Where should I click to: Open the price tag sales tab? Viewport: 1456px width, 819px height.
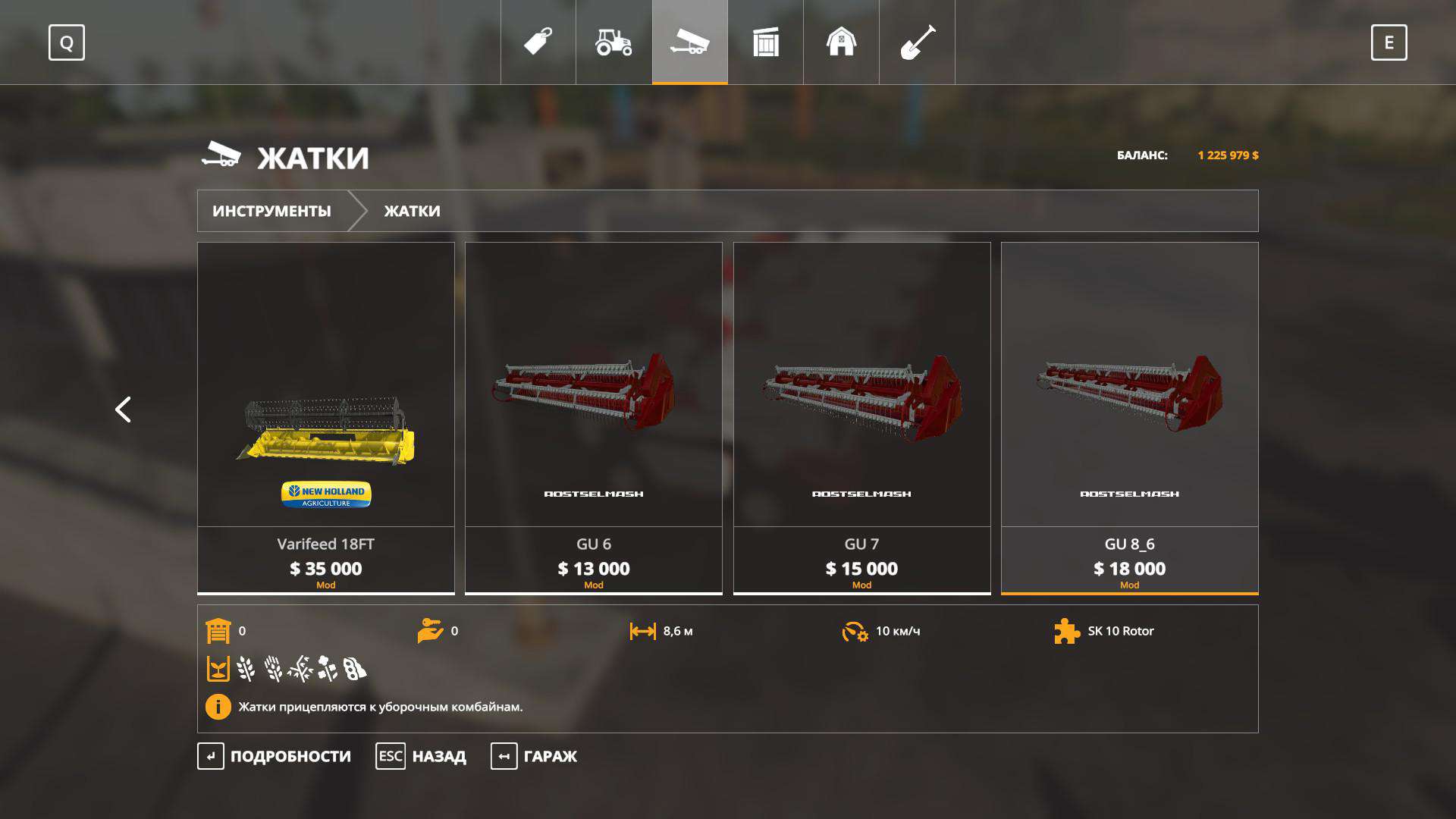pos(538,42)
